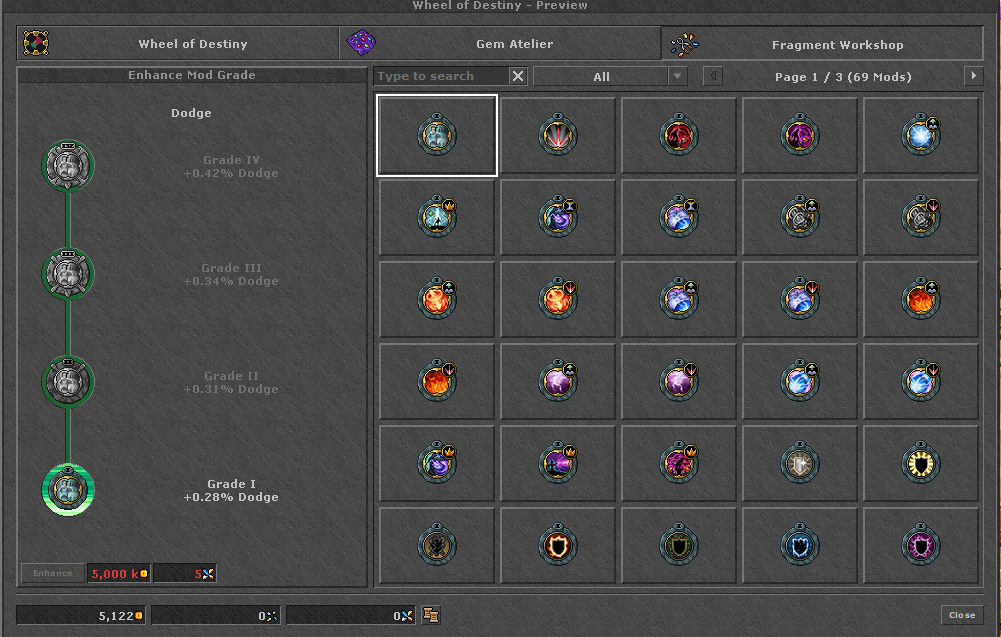The width and height of the screenshot is (1001, 637).
Task: Switch to the Wheel of Destiny tab
Action: click(x=178, y=44)
